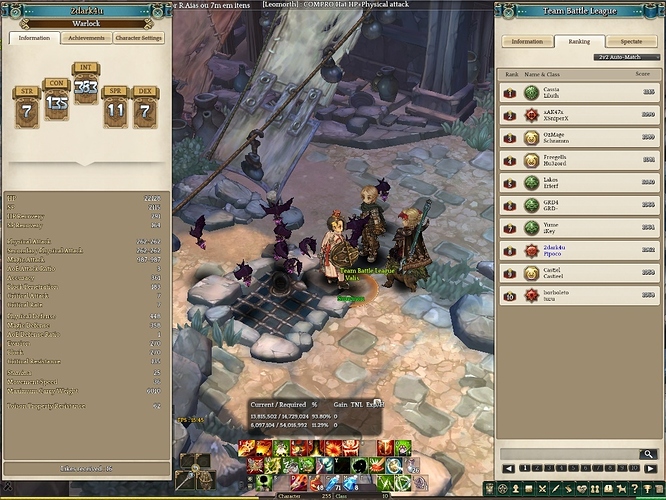The width and height of the screenshot is (666, 500).
Task: Go to the previous ranking page arrow
Action: pyautogui.click(x=507, y=468)
